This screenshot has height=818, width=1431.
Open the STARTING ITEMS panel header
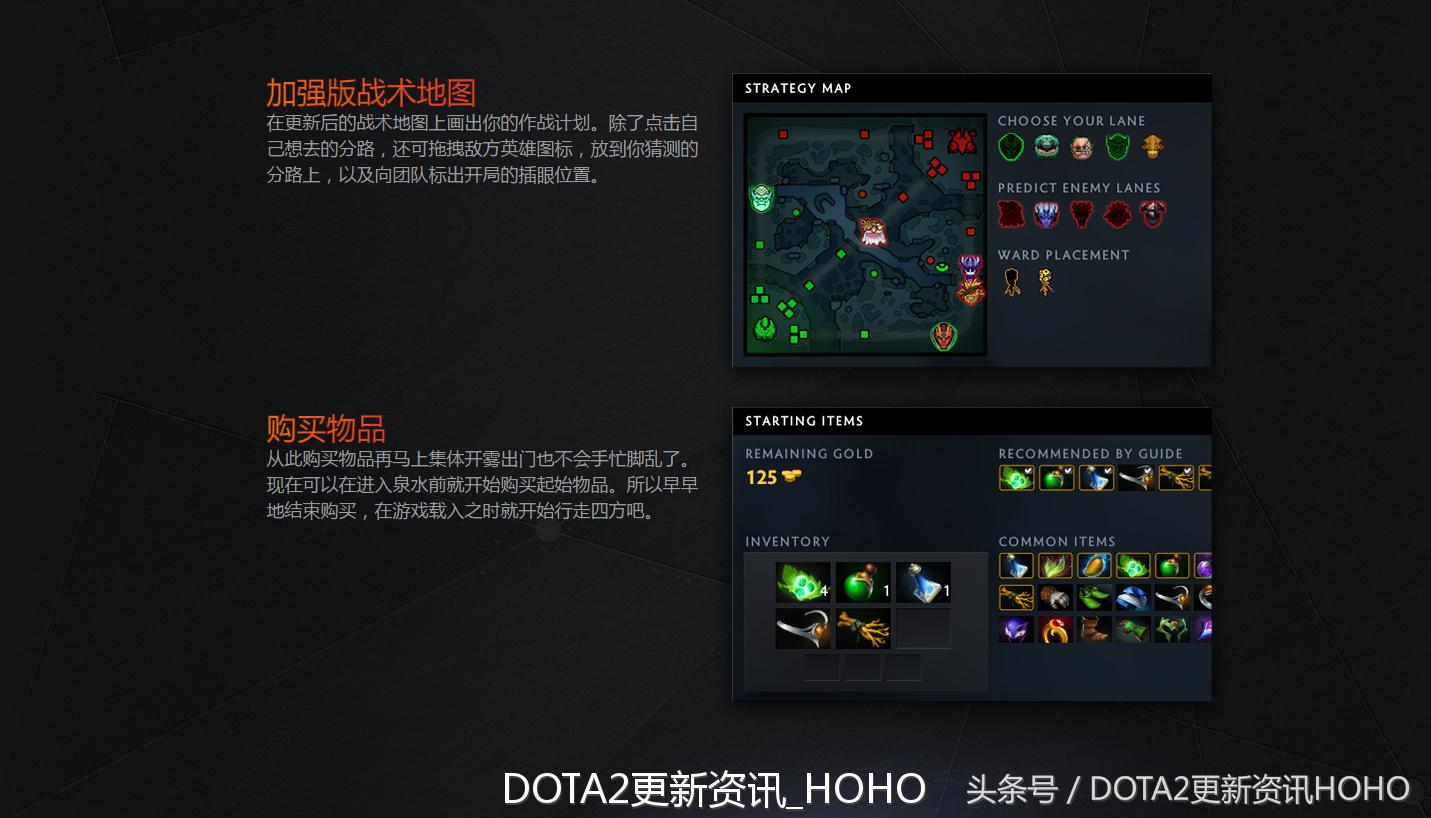[x=803, y=421]
